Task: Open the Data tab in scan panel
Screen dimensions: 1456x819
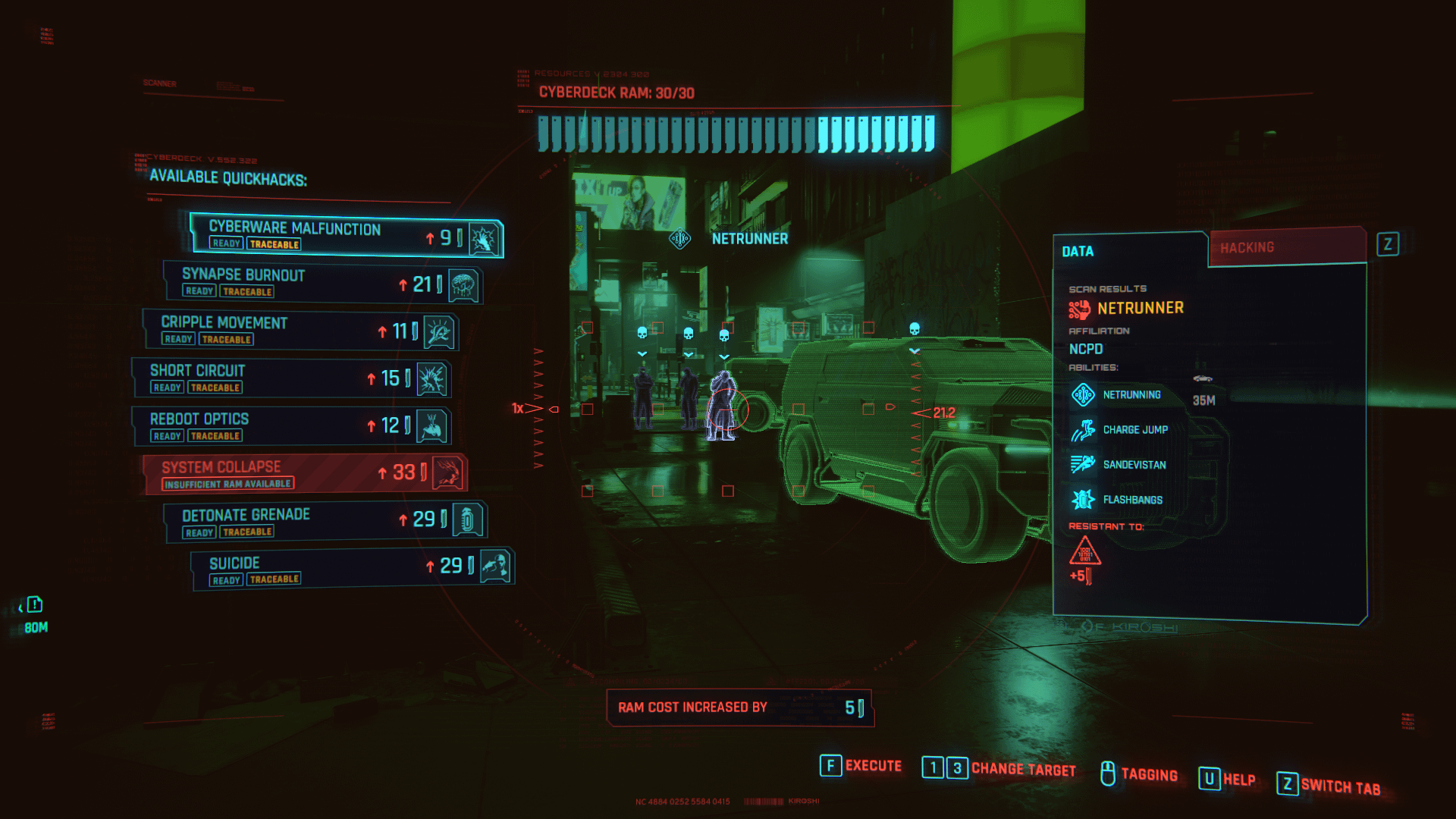Action: tap(1128, 251)
